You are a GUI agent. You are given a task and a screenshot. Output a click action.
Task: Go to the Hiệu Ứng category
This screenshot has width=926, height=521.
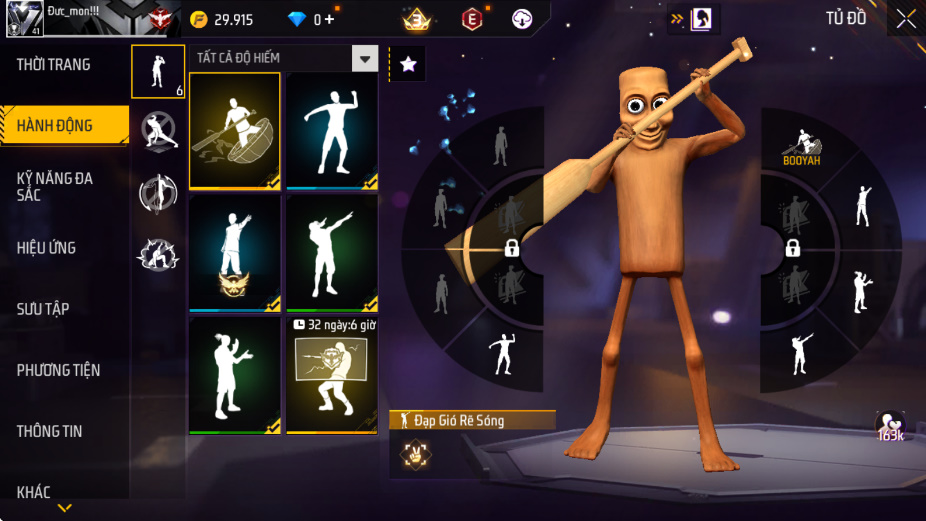(x=47, y=248)
